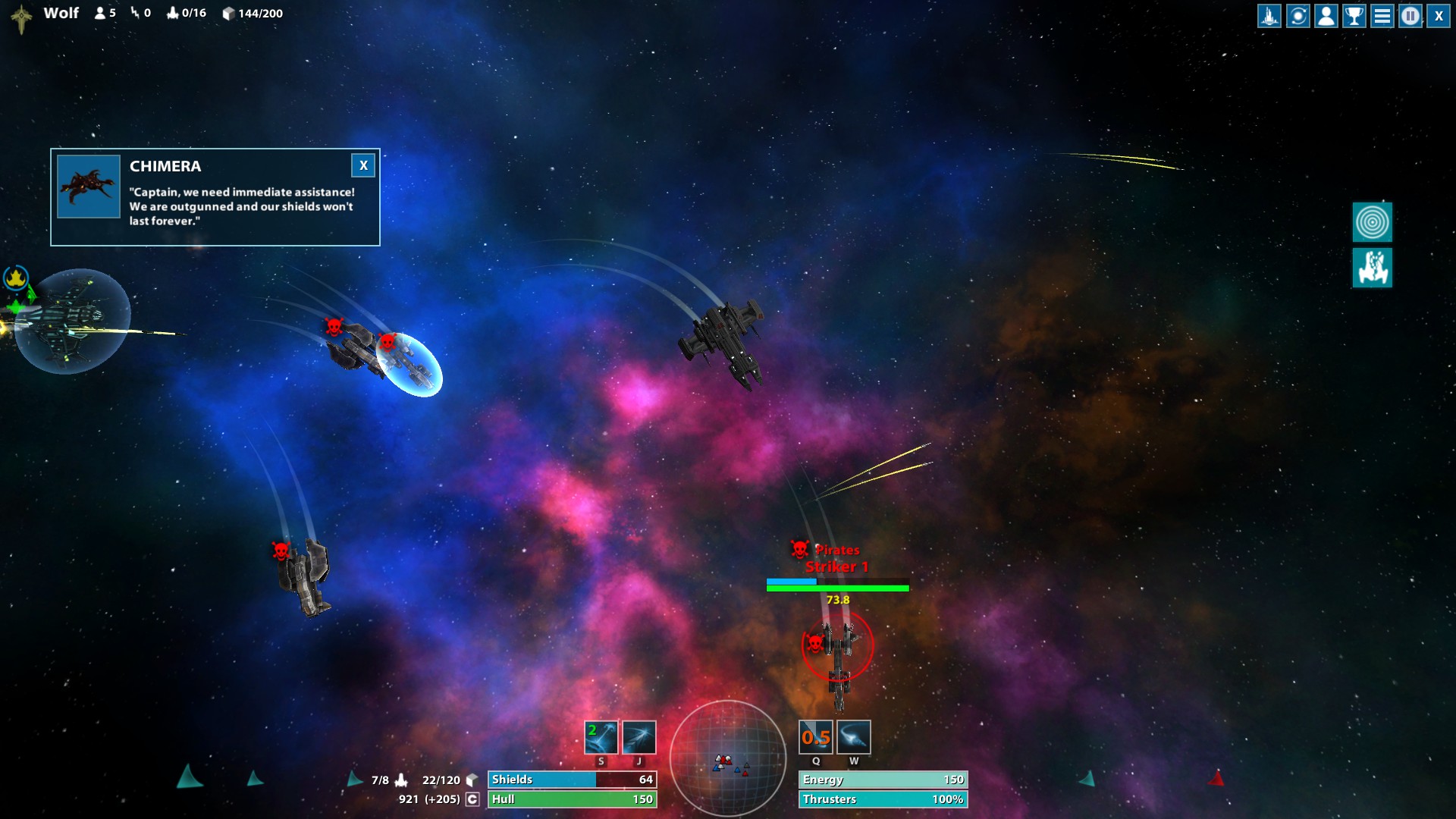Open the three-line hamburger menu
The height and width of the screenshot is (819, 1456).
[1382, 16]
